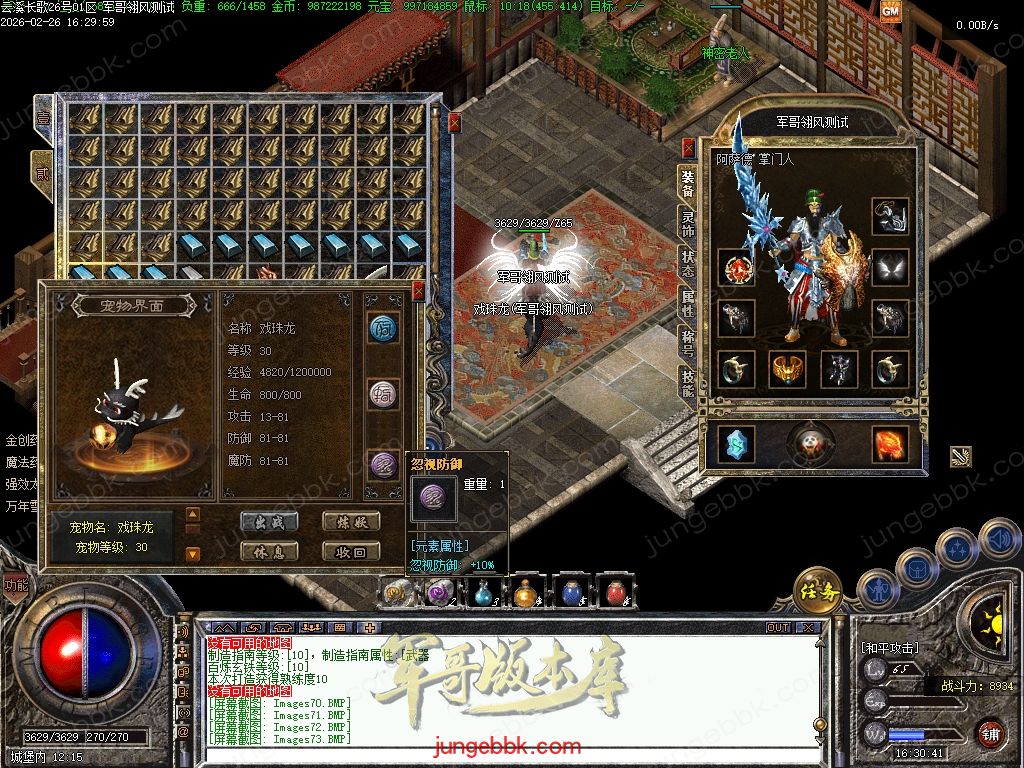Click the 休息 rest button for the pet
1024x768 pixels.
[269, 551]
